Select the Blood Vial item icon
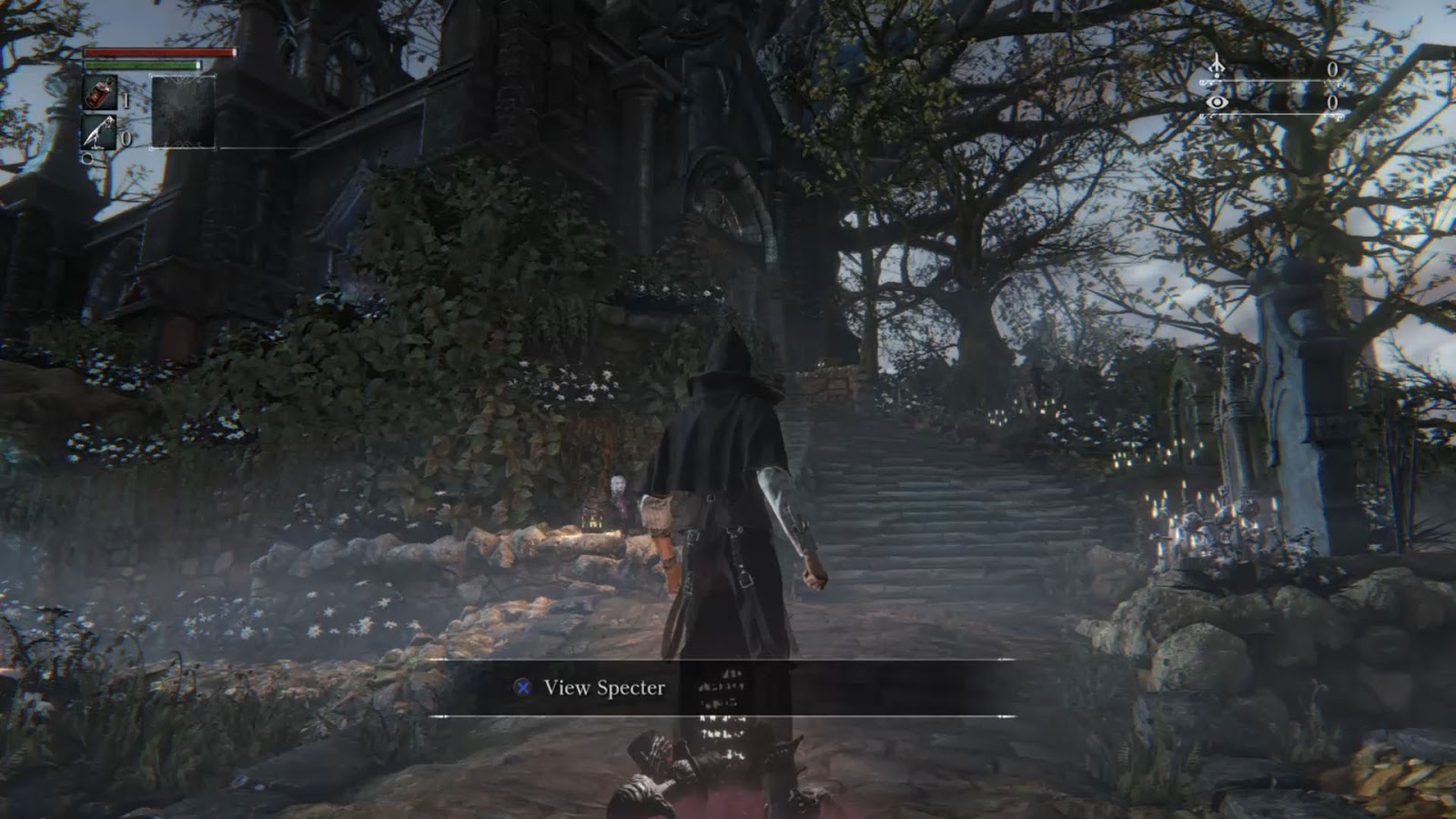 tap(97, 92)
